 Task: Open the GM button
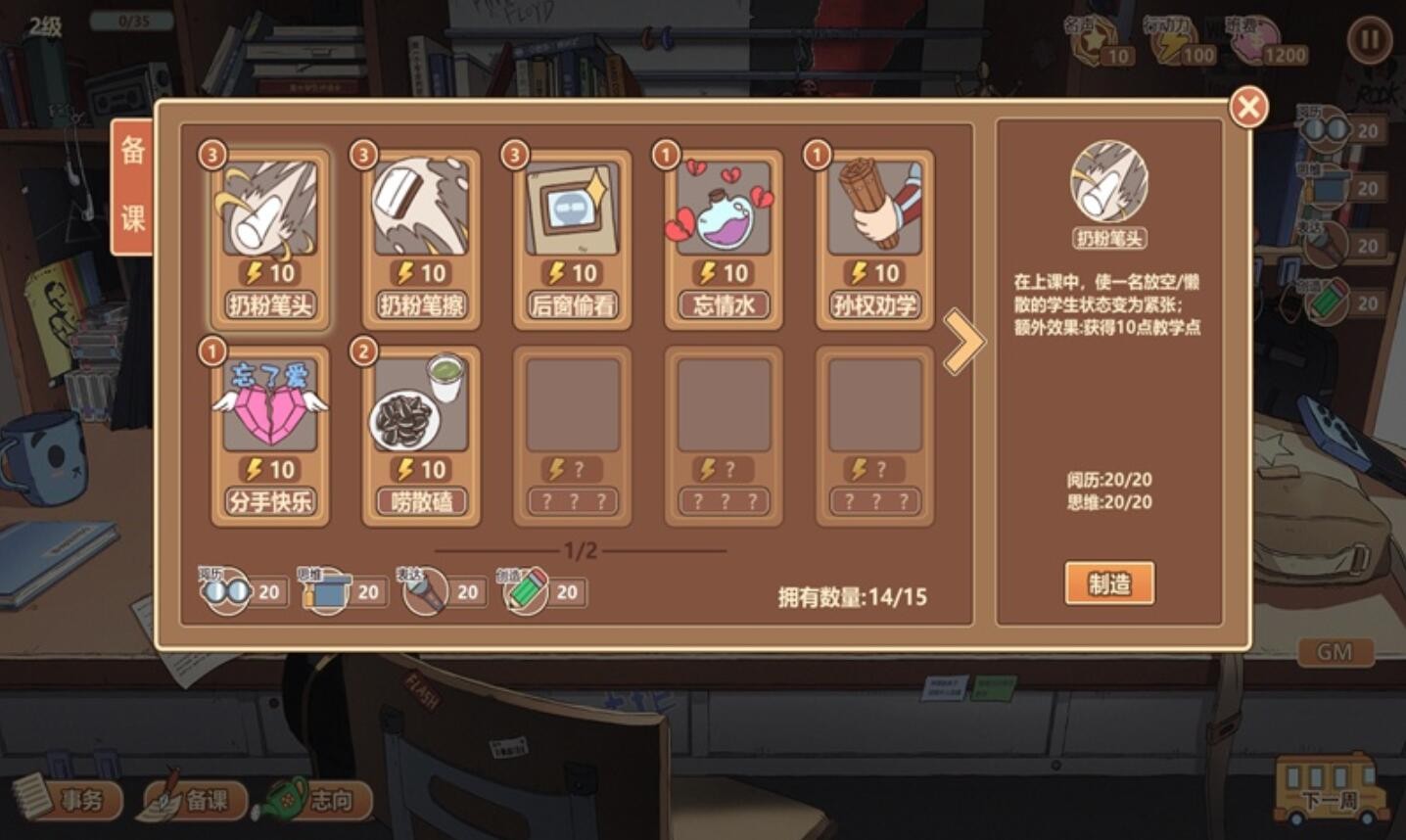click(x=1335, y=652)
